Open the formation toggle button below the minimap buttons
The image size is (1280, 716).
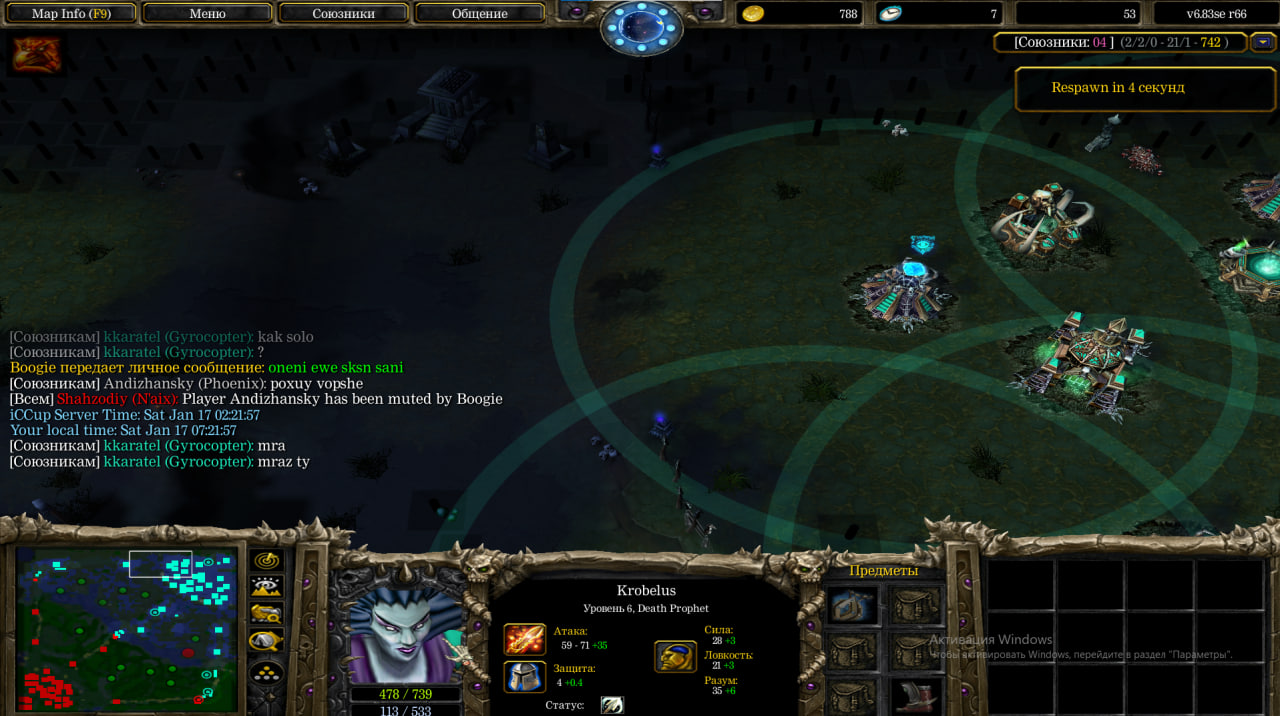[267, 672]
